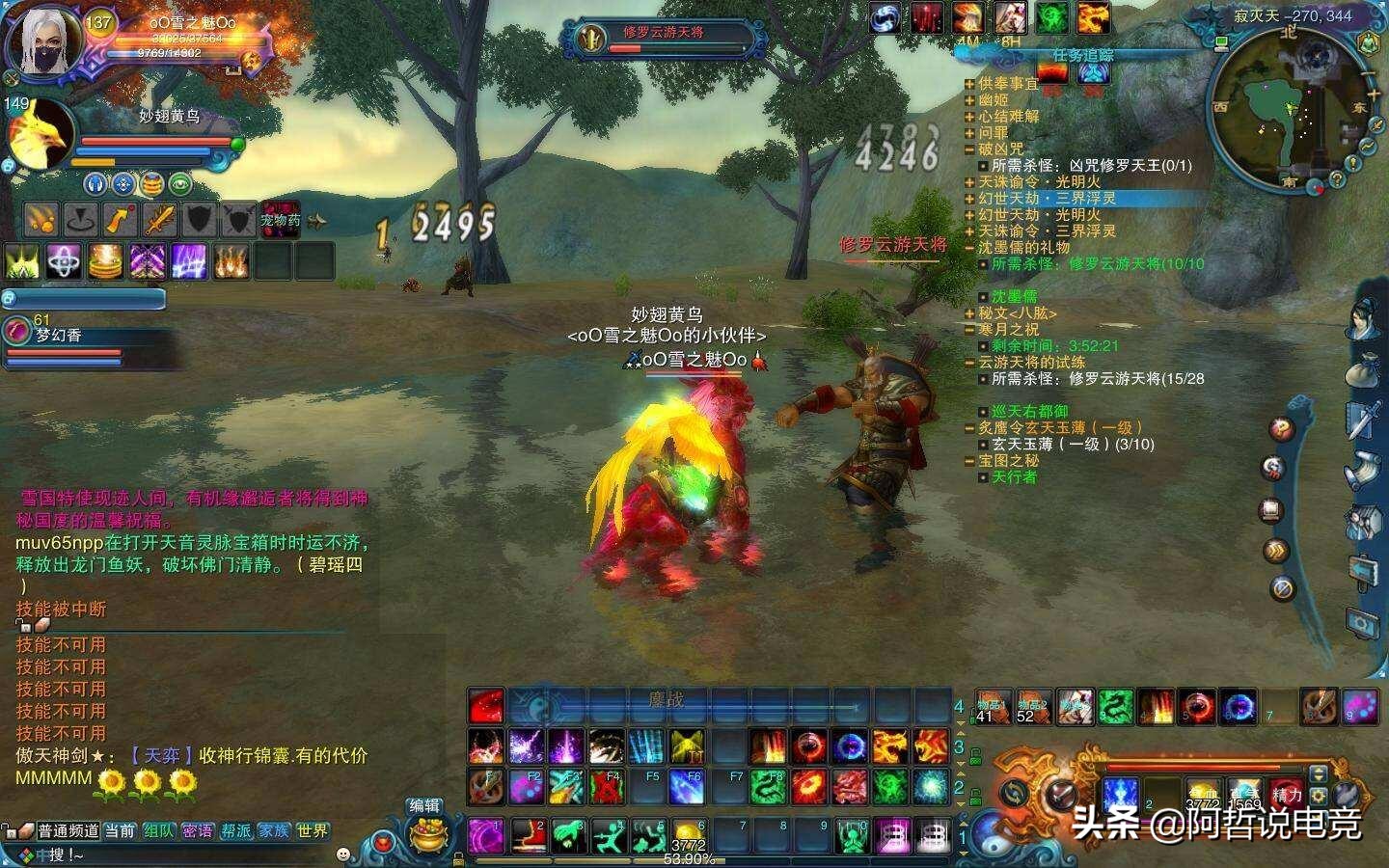
Task: Click the smiley emoticon icon on the chat bar
Action: pyautogui.click(x=344, y=854)
